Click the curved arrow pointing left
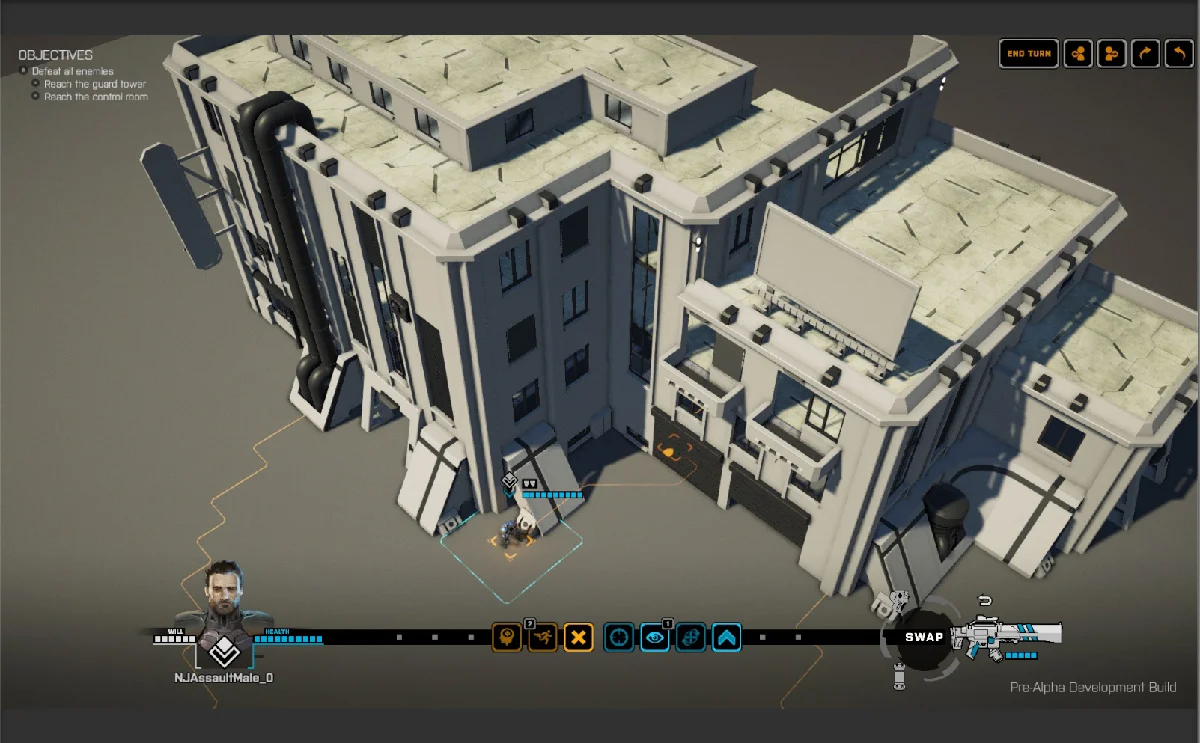1200x743 pixels. [x=1179, y=54]
